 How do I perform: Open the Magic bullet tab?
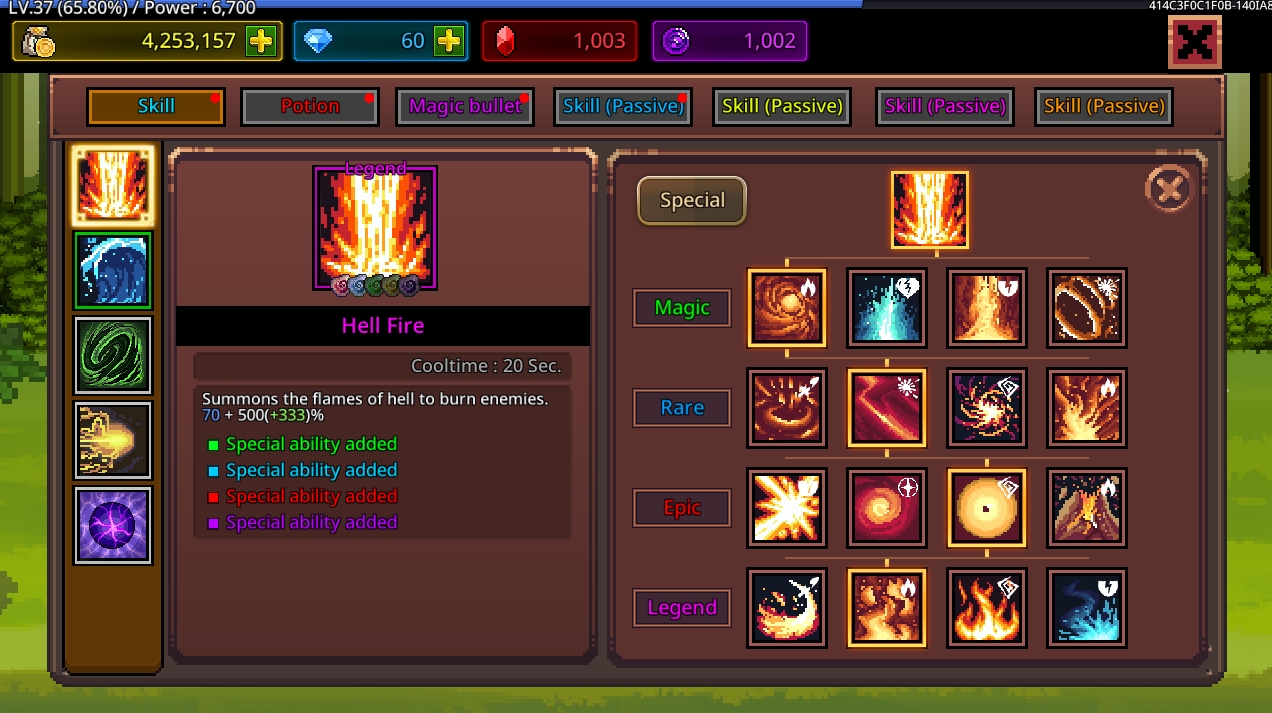[465, 107]
